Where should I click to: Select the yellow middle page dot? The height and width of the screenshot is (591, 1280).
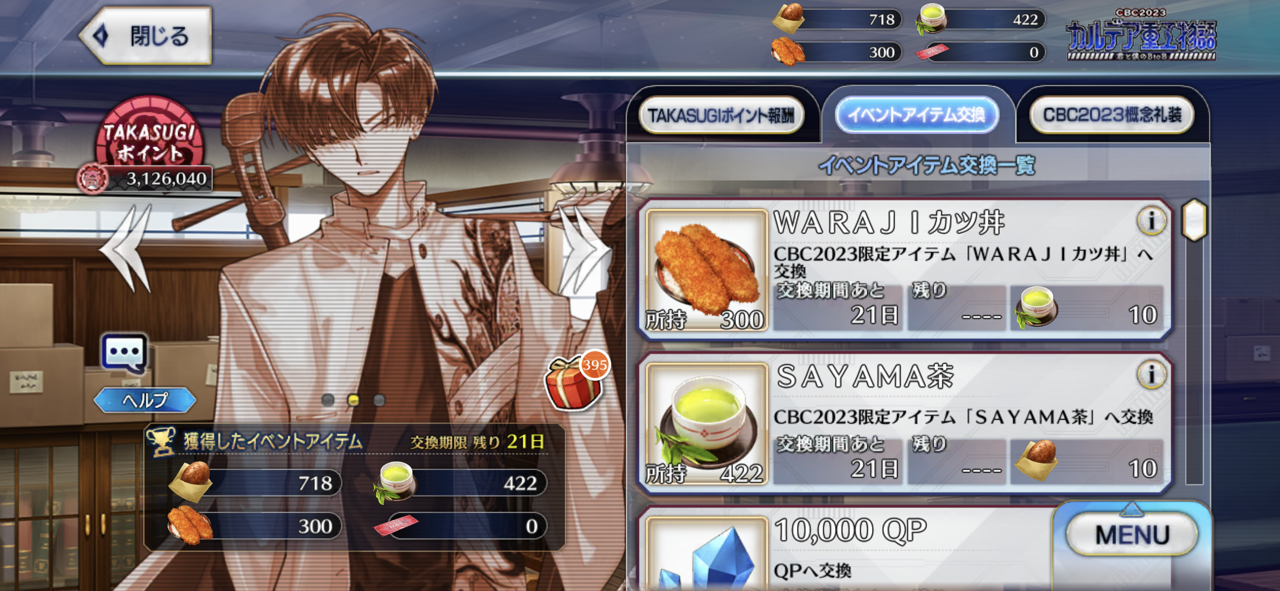[x=353, y=399]
